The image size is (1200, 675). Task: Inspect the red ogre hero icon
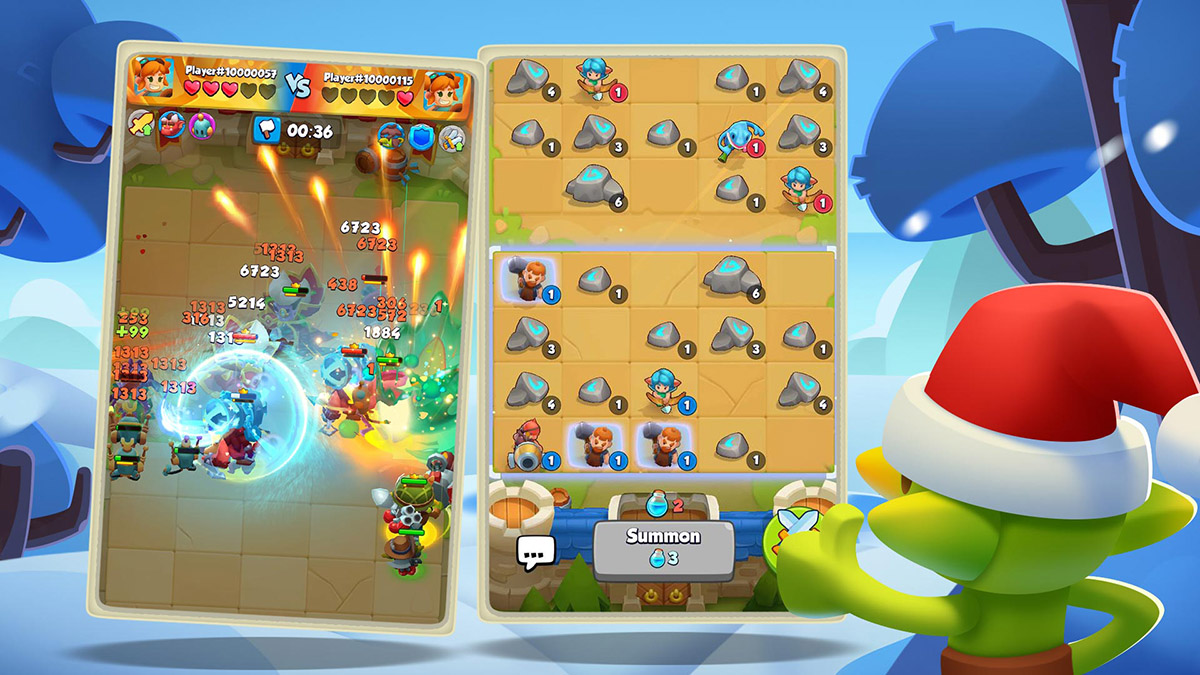point(173,125)
